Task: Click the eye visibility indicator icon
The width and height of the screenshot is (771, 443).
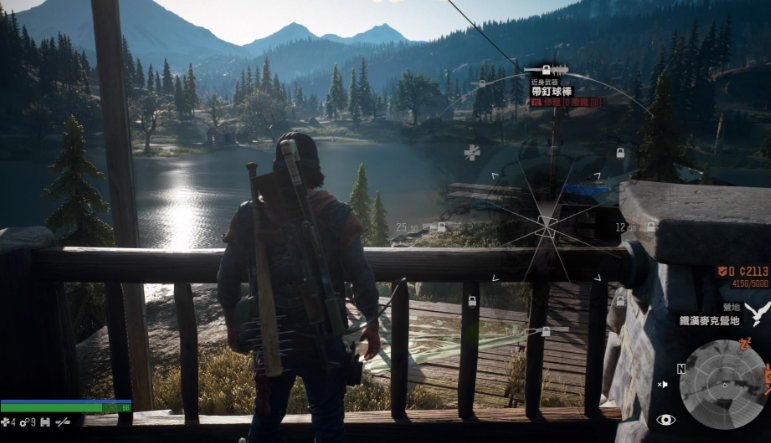Action: pos(665,420)
